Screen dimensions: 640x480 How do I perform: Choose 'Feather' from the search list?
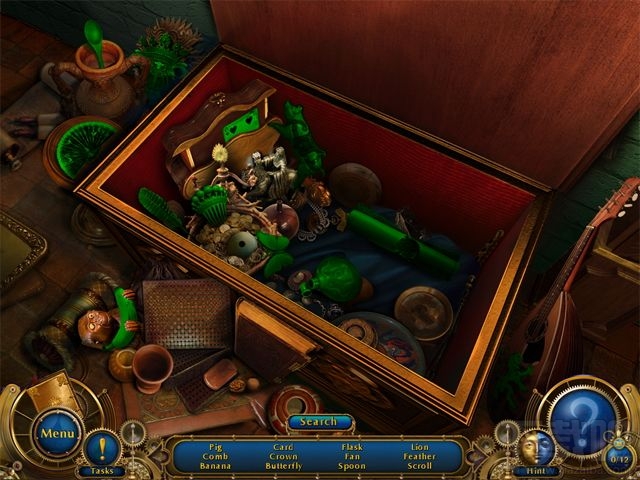coord(420,456)
